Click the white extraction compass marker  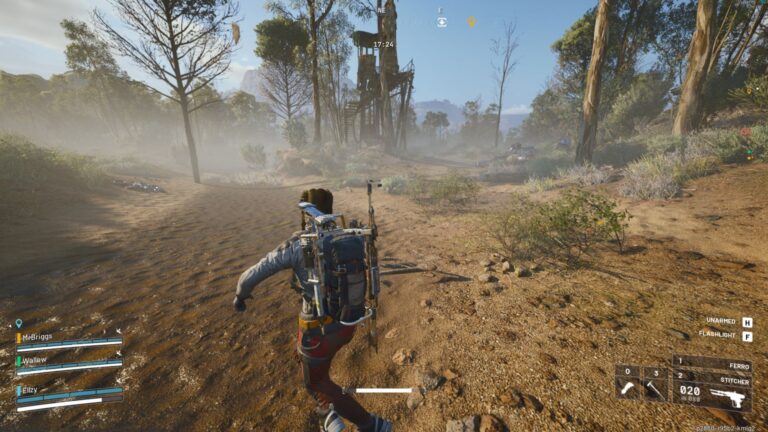pyautogui.click(x=441, y=20)
